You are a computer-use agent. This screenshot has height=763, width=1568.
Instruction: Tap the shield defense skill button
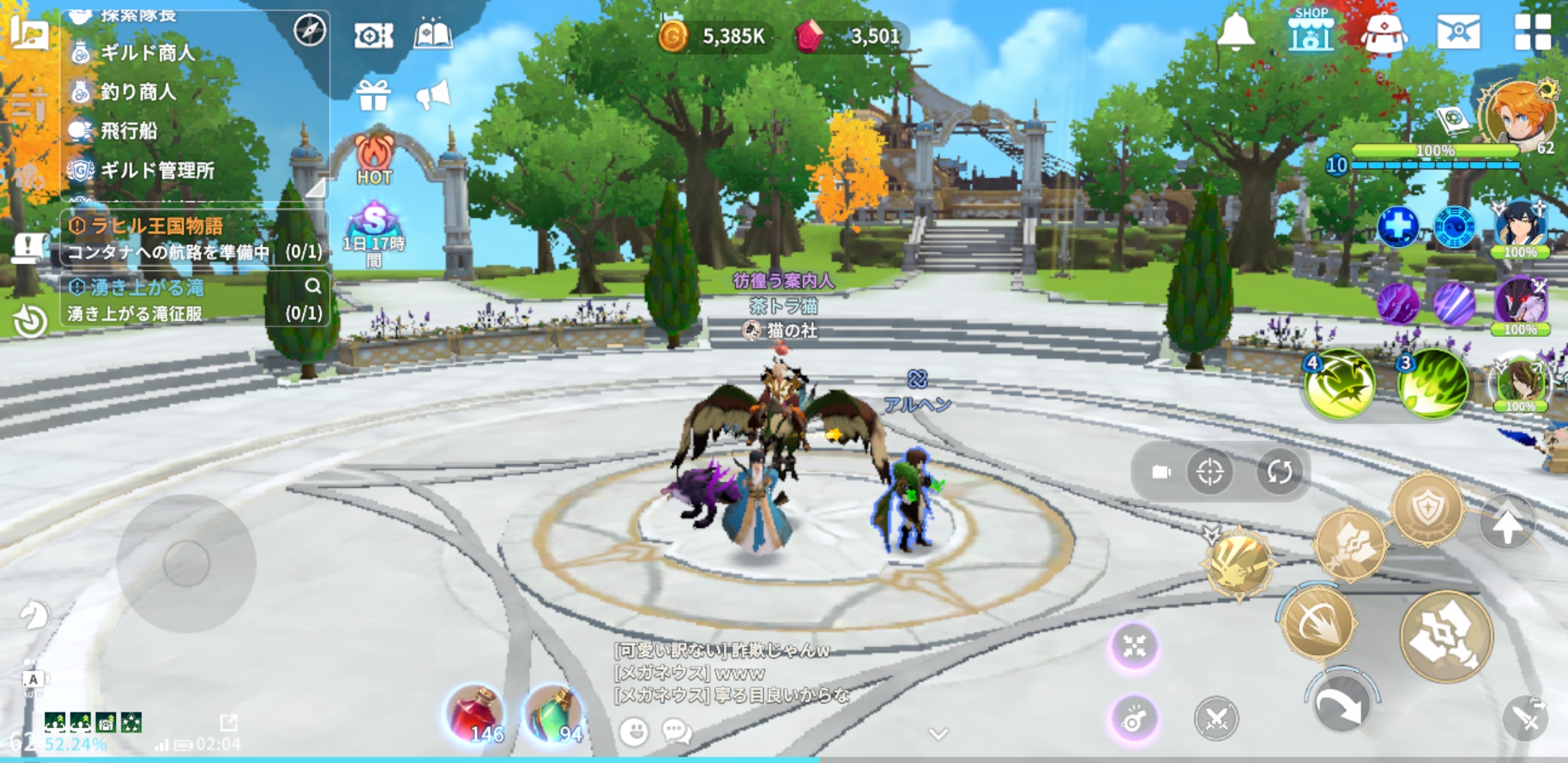(1427, 509)
